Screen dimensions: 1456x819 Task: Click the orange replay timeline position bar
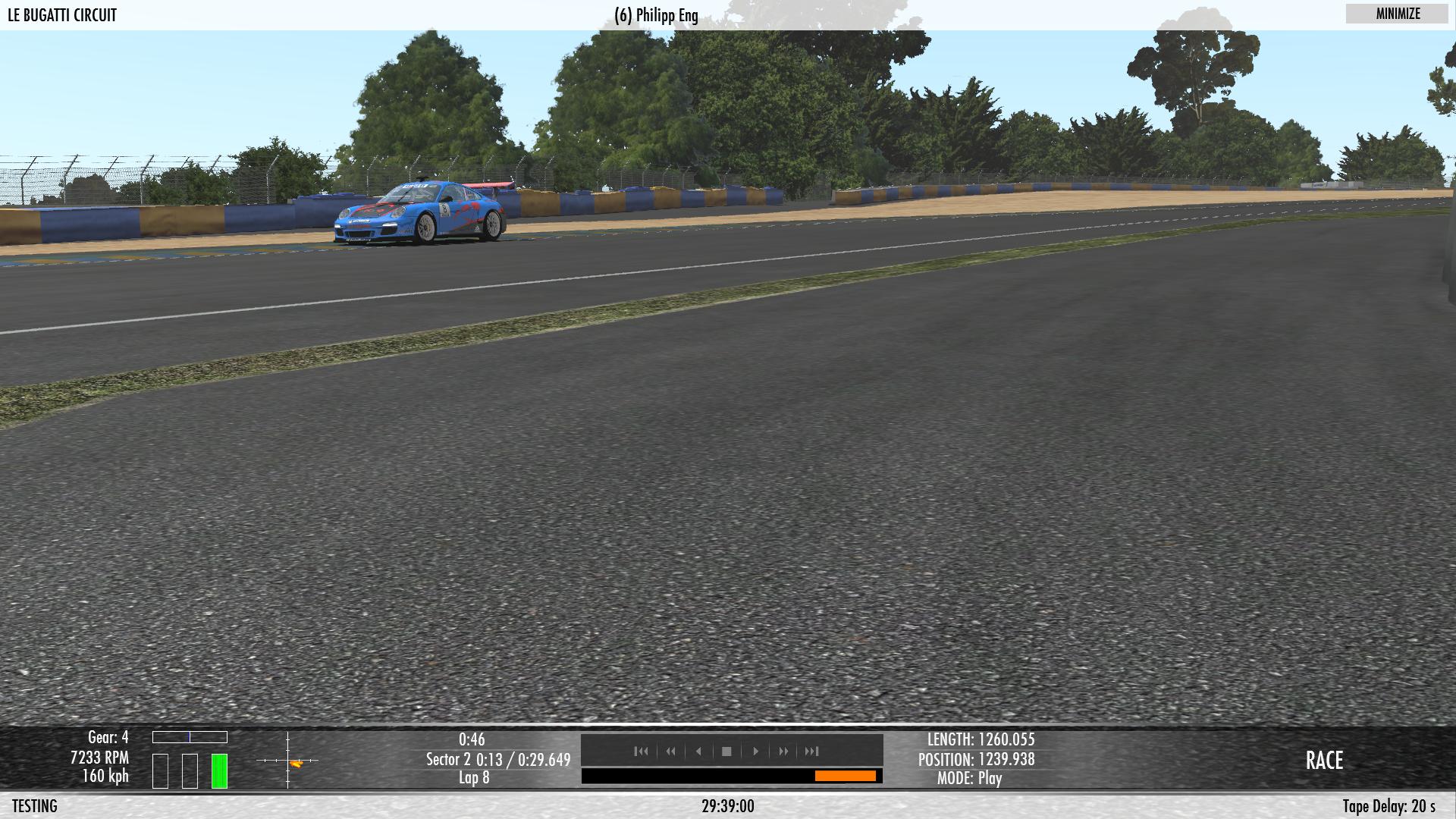[845, 776]
